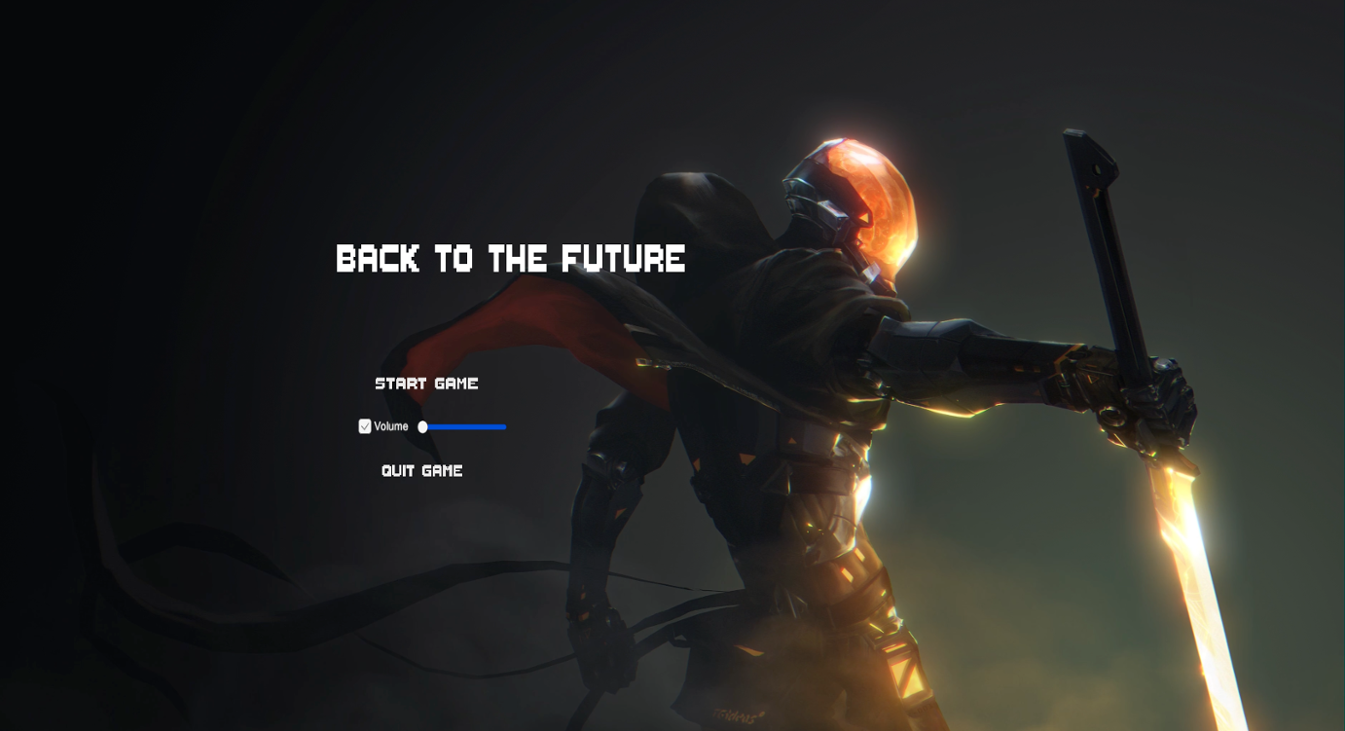Click the Volume label text

[x=390, y=426]
